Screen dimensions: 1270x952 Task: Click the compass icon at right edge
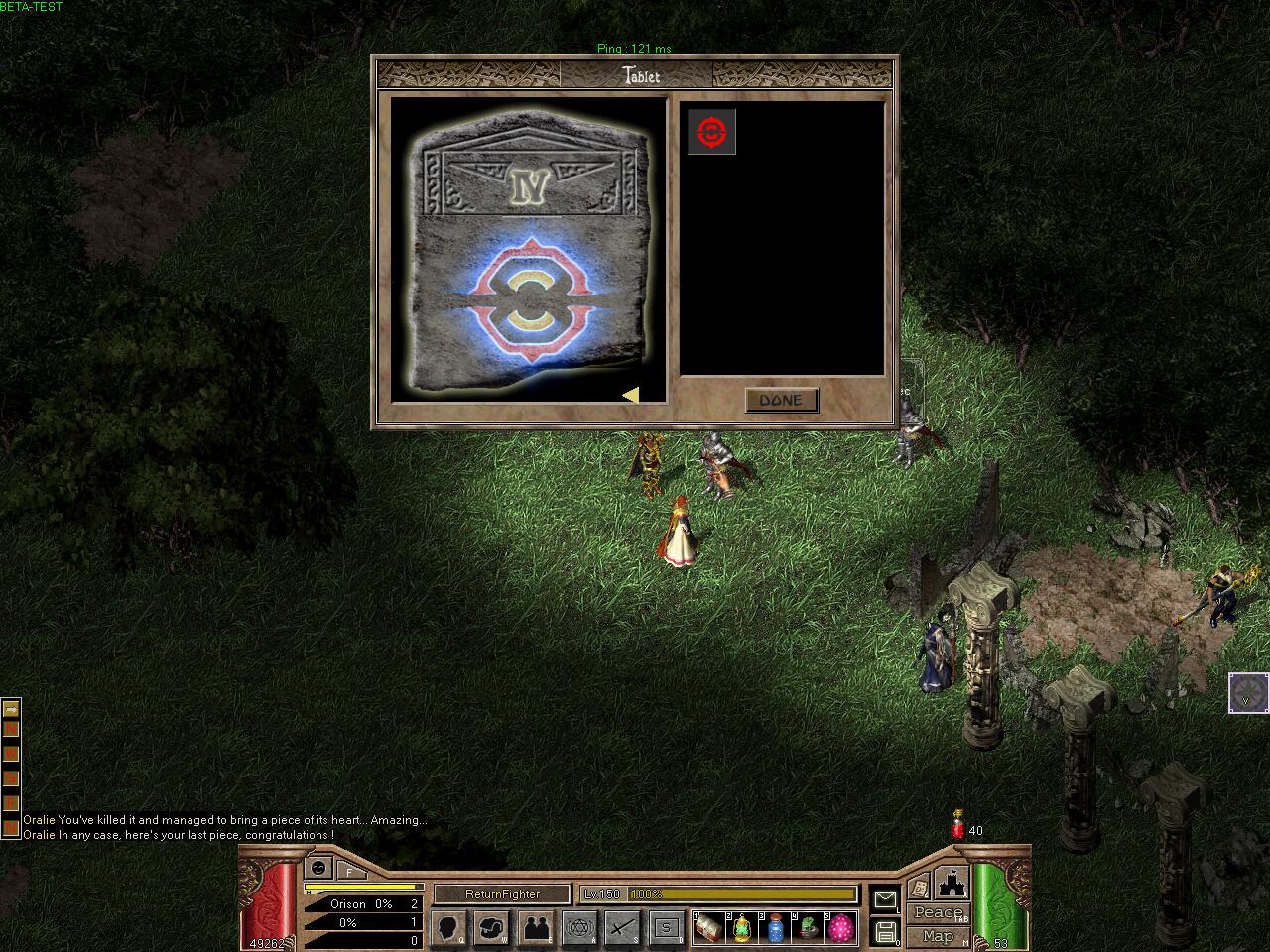coord(1248,692)
